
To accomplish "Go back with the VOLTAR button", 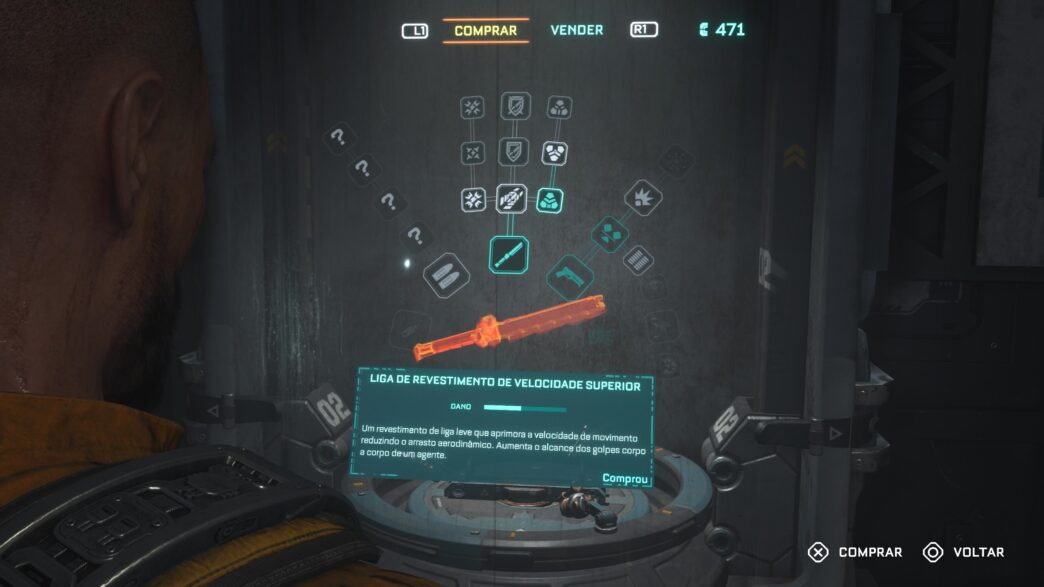I will [964, 552].
